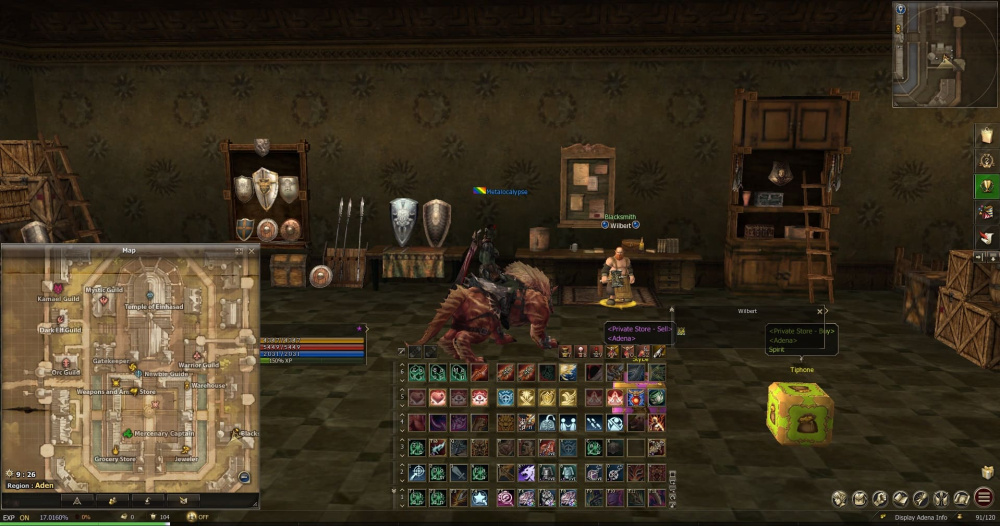Click the green highlighted trophy side icon
The width and height of the screenshot is (1000, 526).
pyautogui.click(x=987, y=186)
